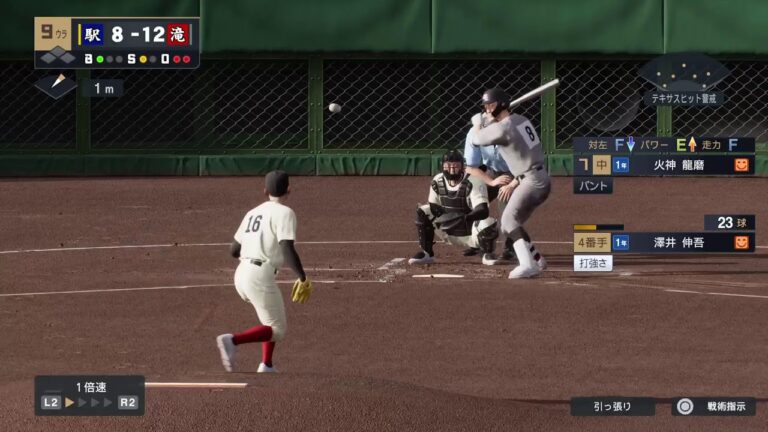Open the fielding shift diagram

(684, 78)
